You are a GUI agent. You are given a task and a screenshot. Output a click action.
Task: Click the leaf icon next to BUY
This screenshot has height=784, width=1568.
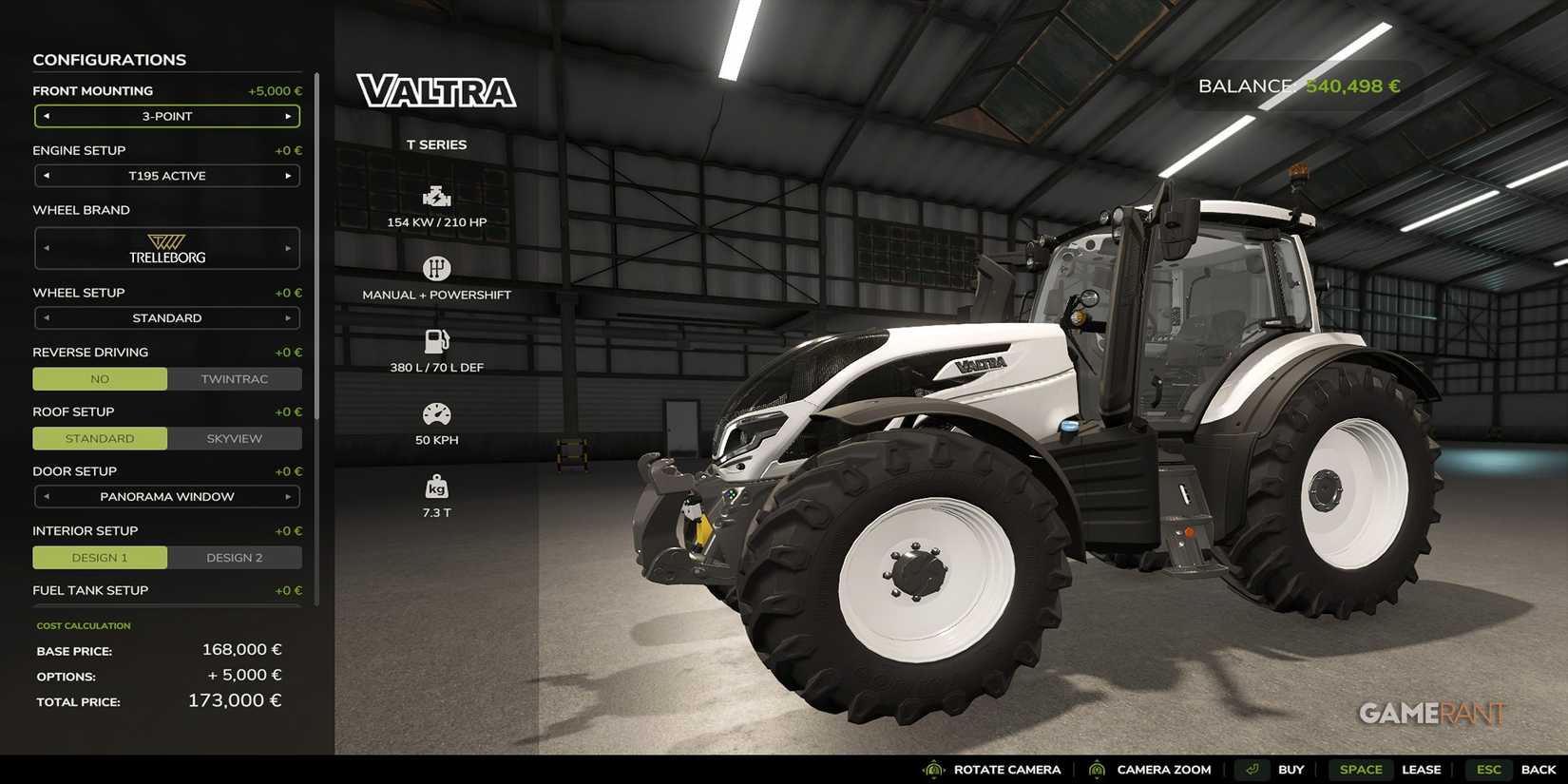click(1252, 770)
